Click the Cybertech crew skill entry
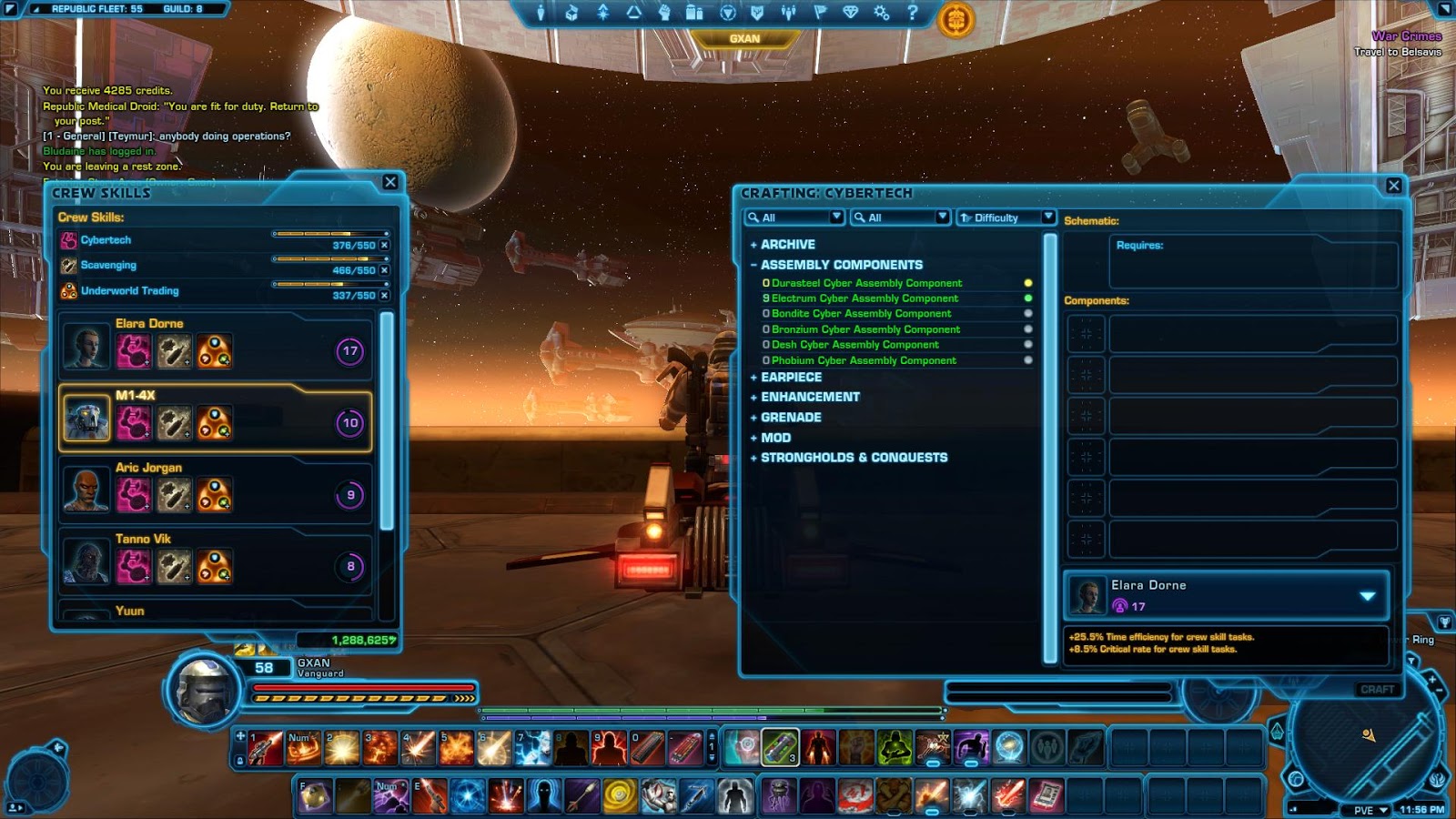The image size is (1456, 819). (106, 240)
